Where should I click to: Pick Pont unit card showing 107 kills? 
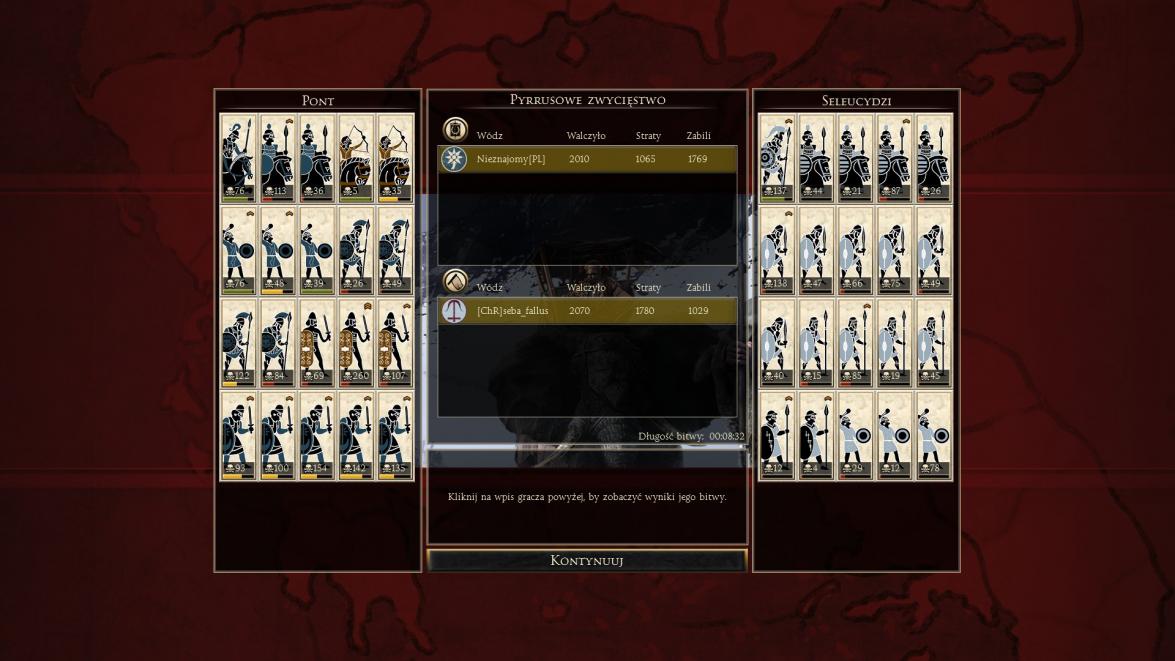coord(394,343)
